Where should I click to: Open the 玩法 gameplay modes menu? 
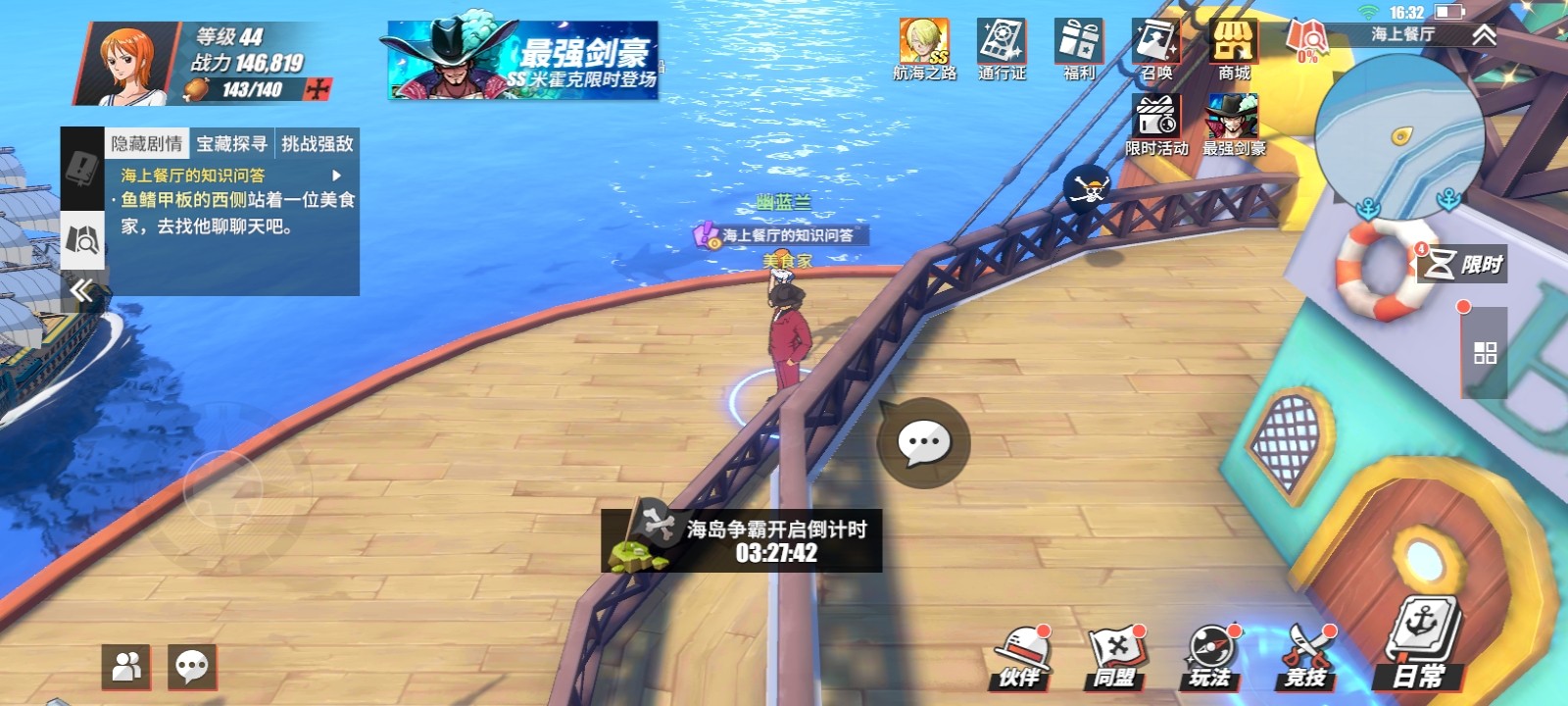tap(1210, 652)
